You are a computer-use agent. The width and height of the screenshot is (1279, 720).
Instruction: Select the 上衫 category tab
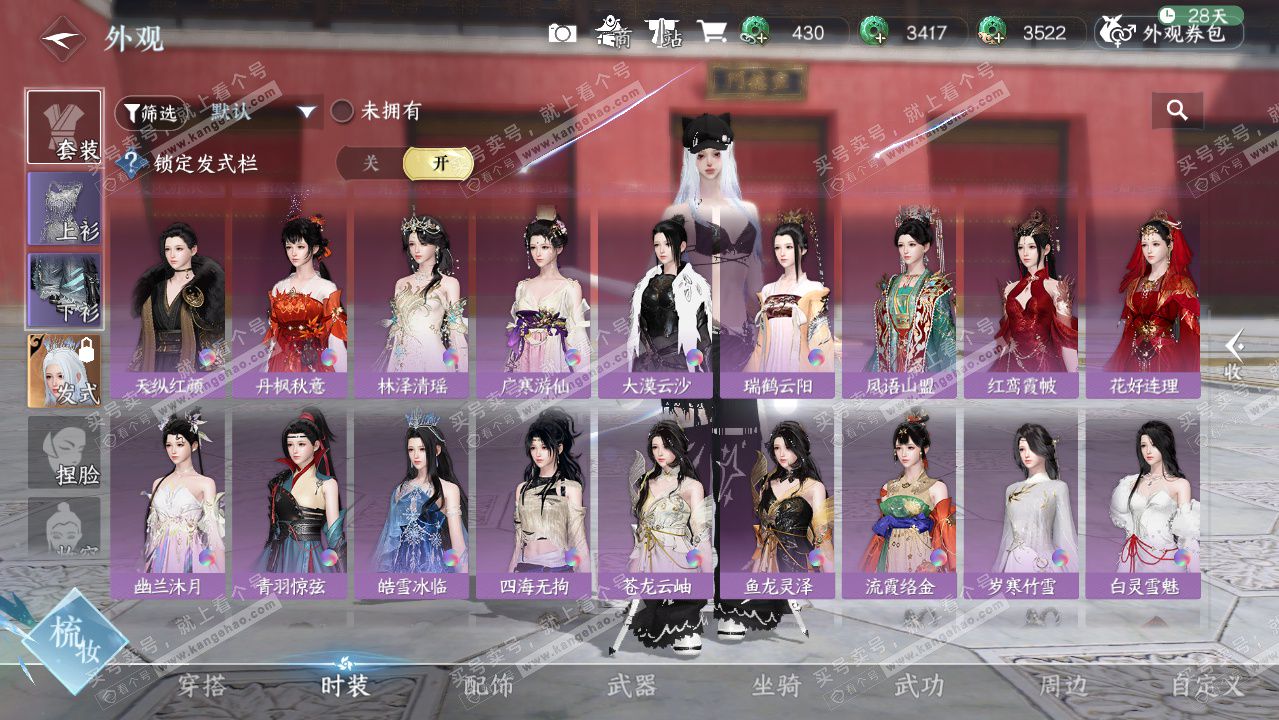(x=65, y=209)
